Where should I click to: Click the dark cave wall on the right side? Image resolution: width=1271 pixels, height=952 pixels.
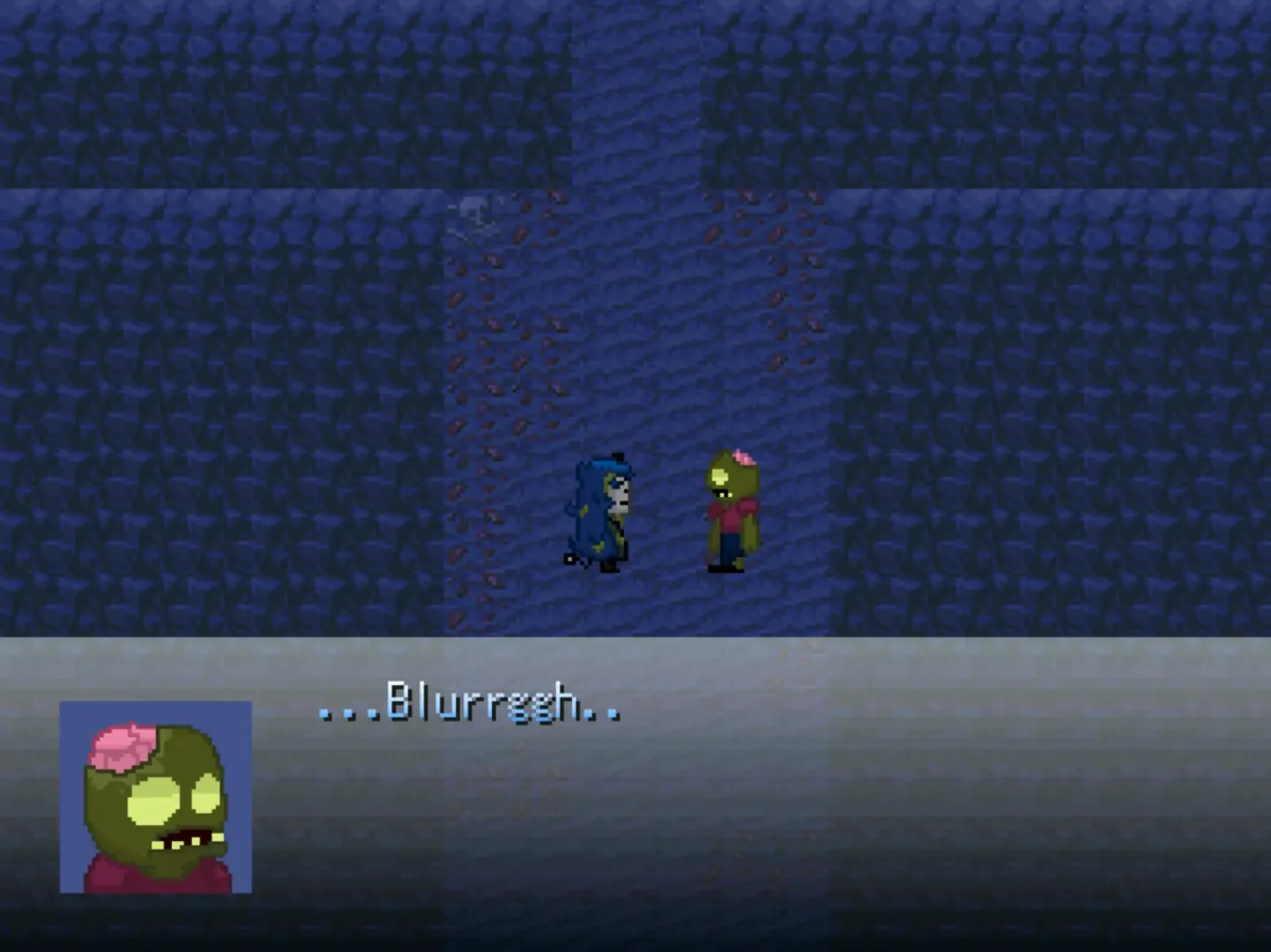pos(1102,397)
